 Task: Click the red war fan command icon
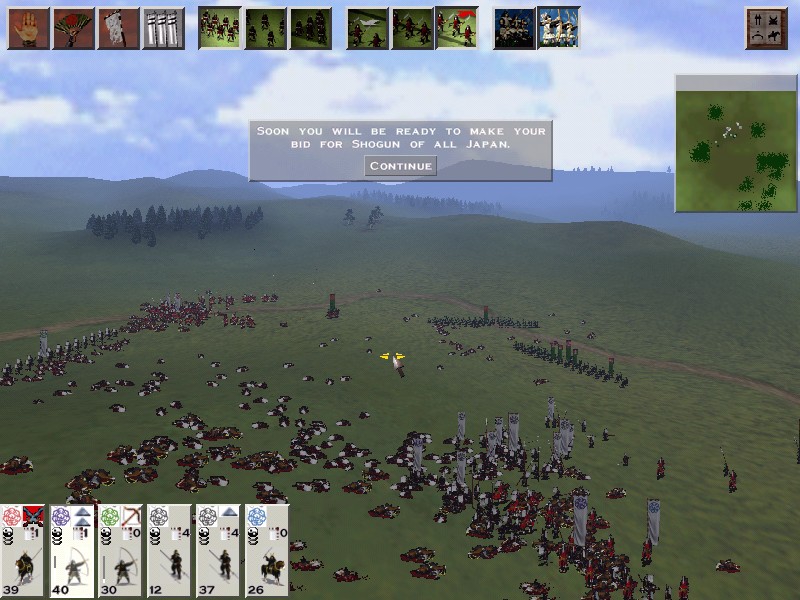[73, 28]
